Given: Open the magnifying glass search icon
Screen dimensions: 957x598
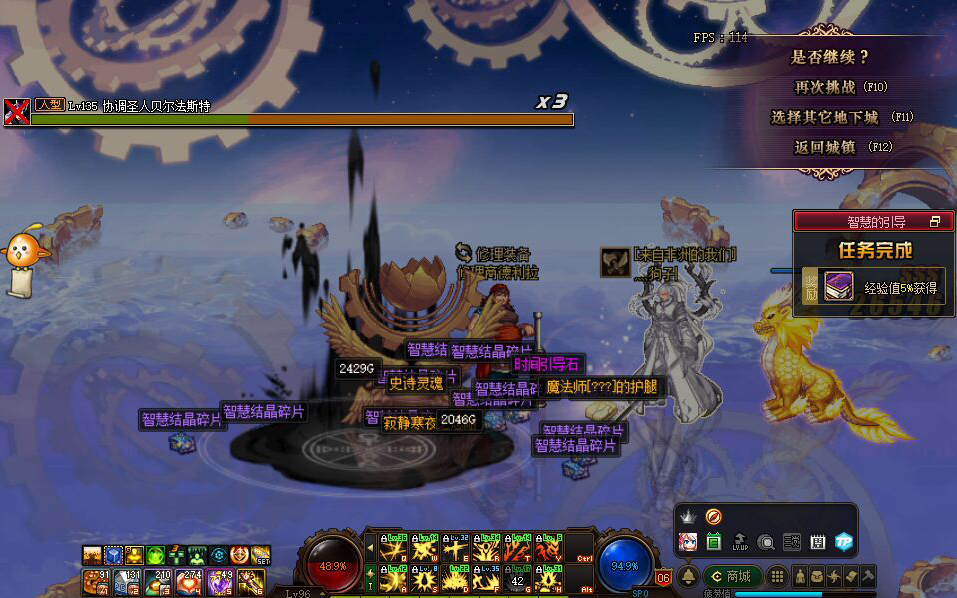Looking at the screenshot, I should coord(766,542).
